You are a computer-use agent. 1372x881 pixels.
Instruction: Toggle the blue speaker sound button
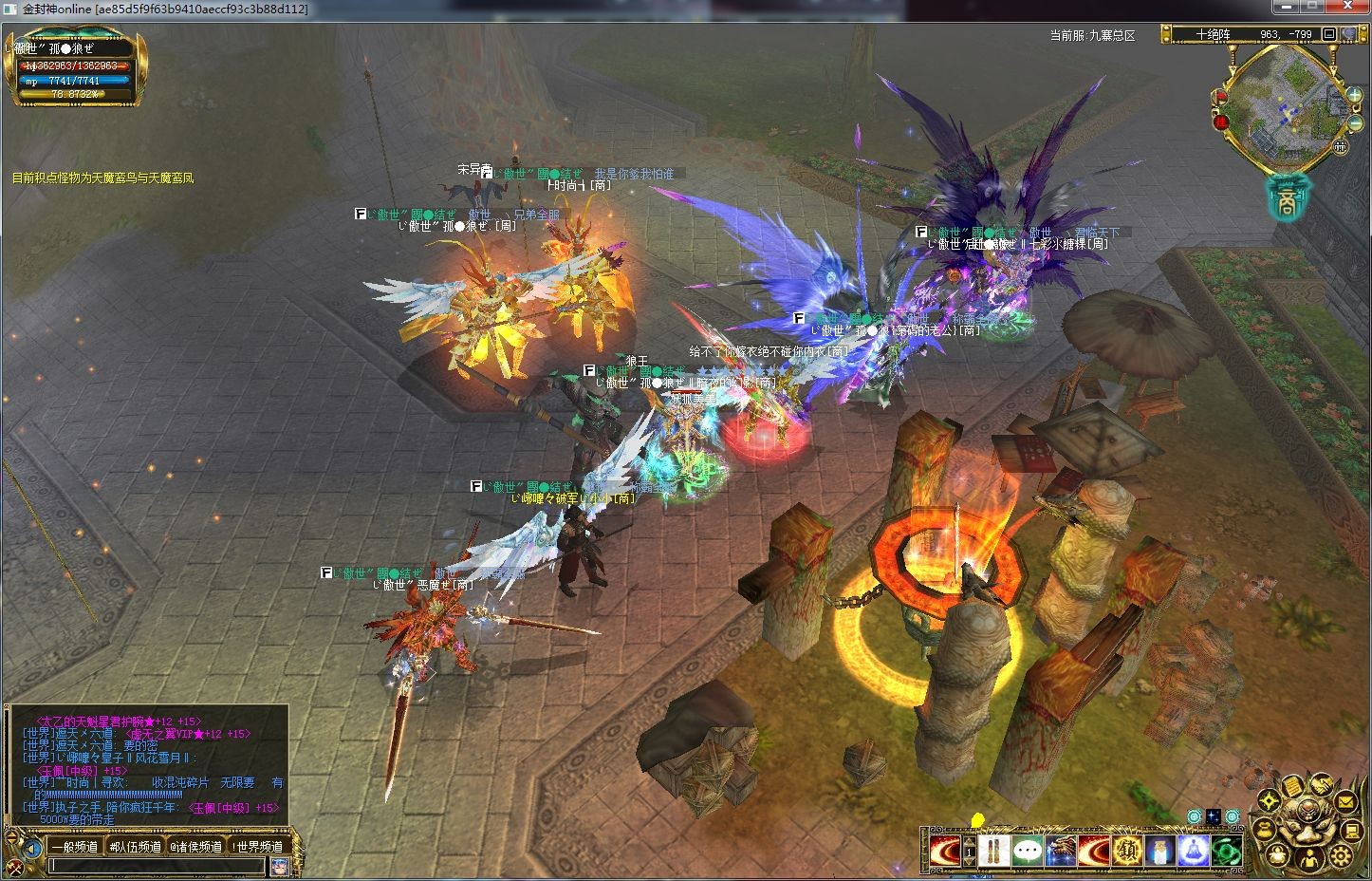(x=33, y=848)
